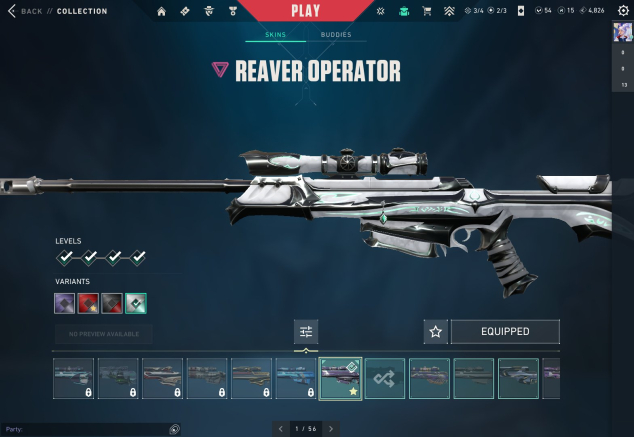Select the highlighted Reaver Operator thumbnail
The width and height of the screenshot is (634, 437).
click(x=340, y=379)
